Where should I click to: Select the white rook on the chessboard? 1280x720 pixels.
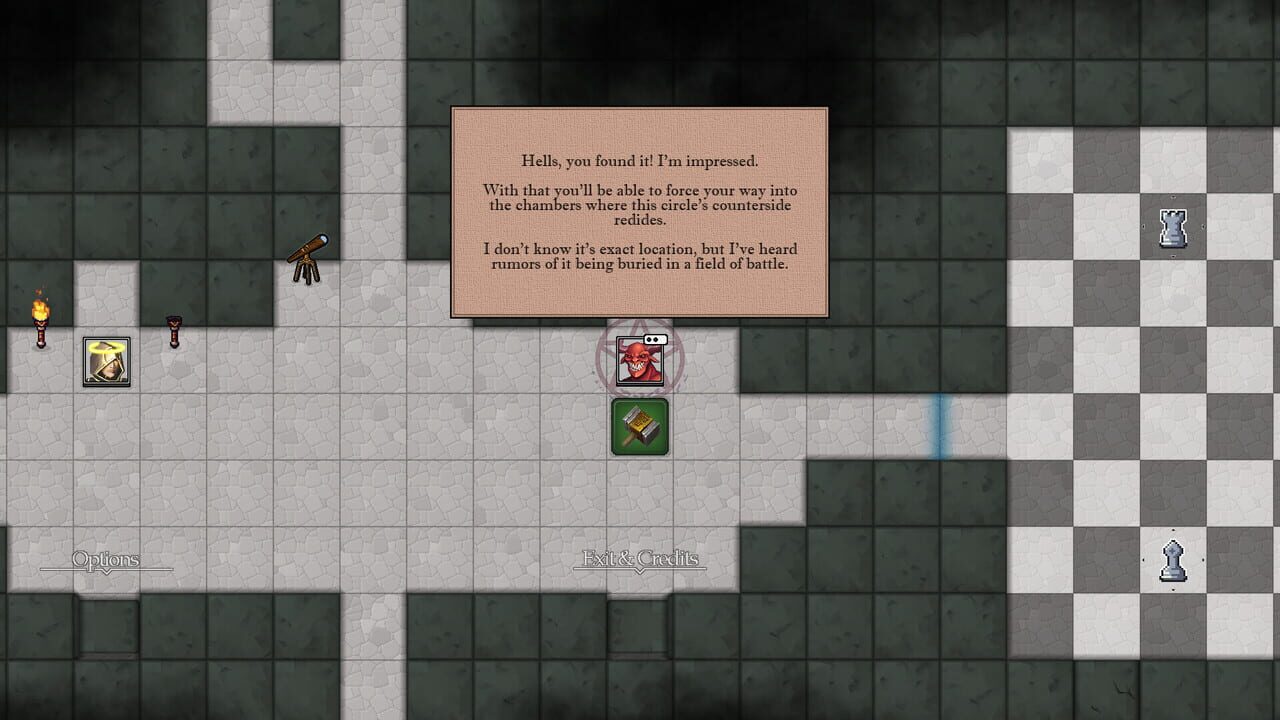pos(1172,228)
